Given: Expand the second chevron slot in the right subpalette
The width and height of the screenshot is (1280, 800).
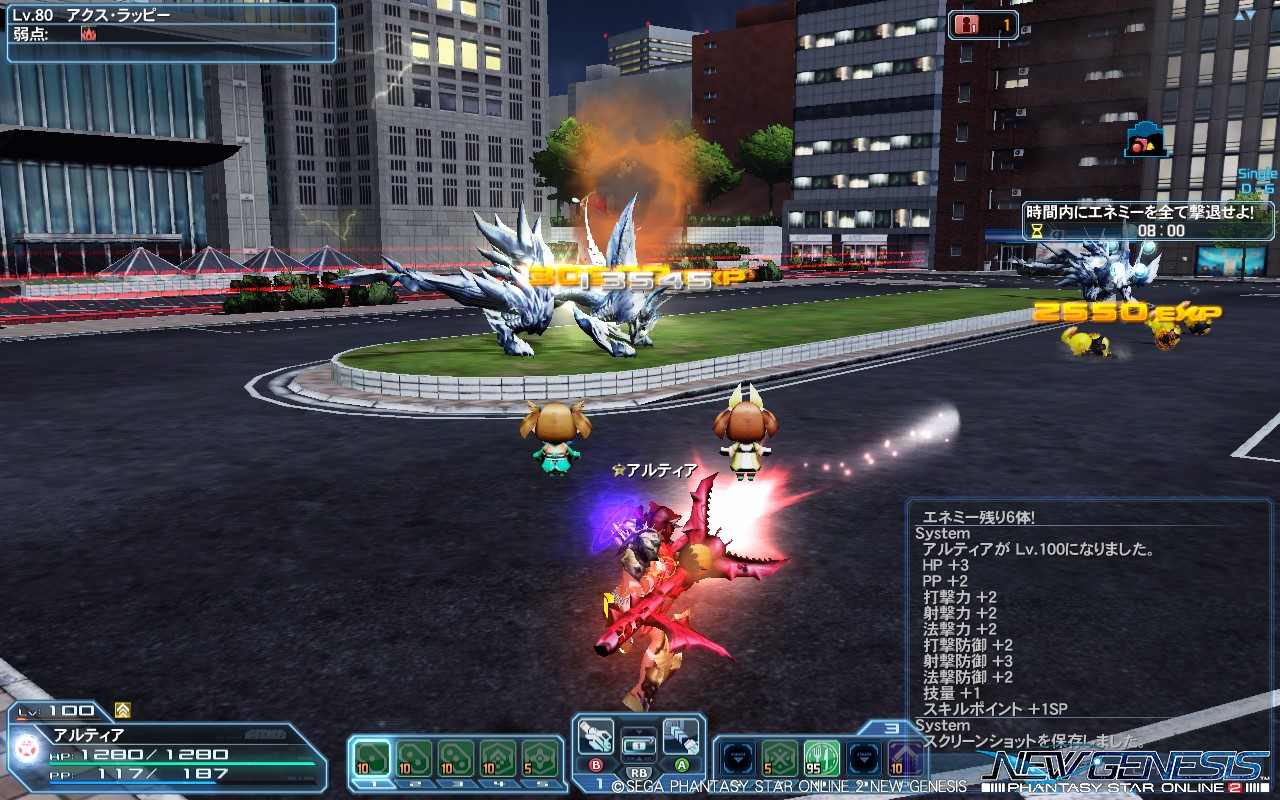Looking at the screenshot, I should coord(863,758).
